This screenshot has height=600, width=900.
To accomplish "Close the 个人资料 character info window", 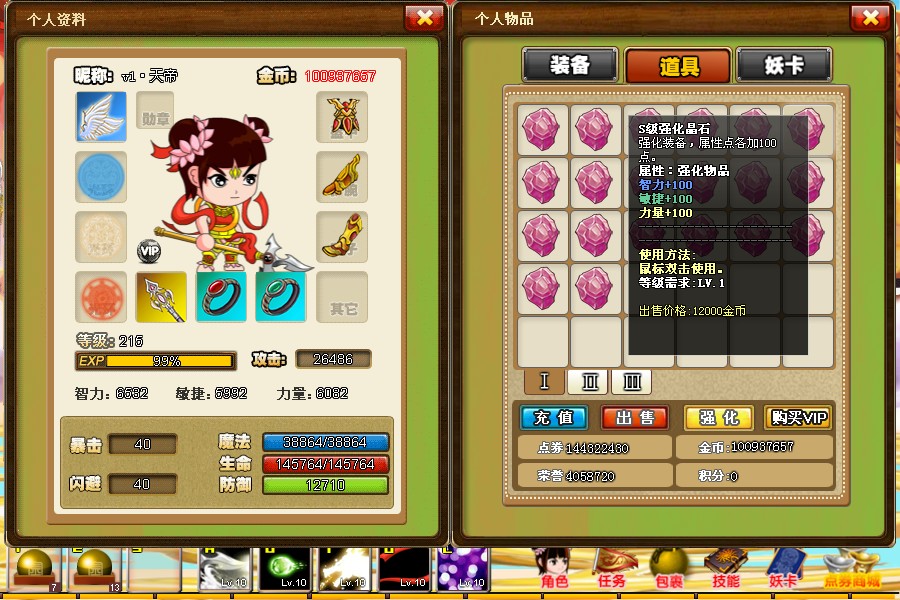I will pyautogui.click(x=424, y=18).
